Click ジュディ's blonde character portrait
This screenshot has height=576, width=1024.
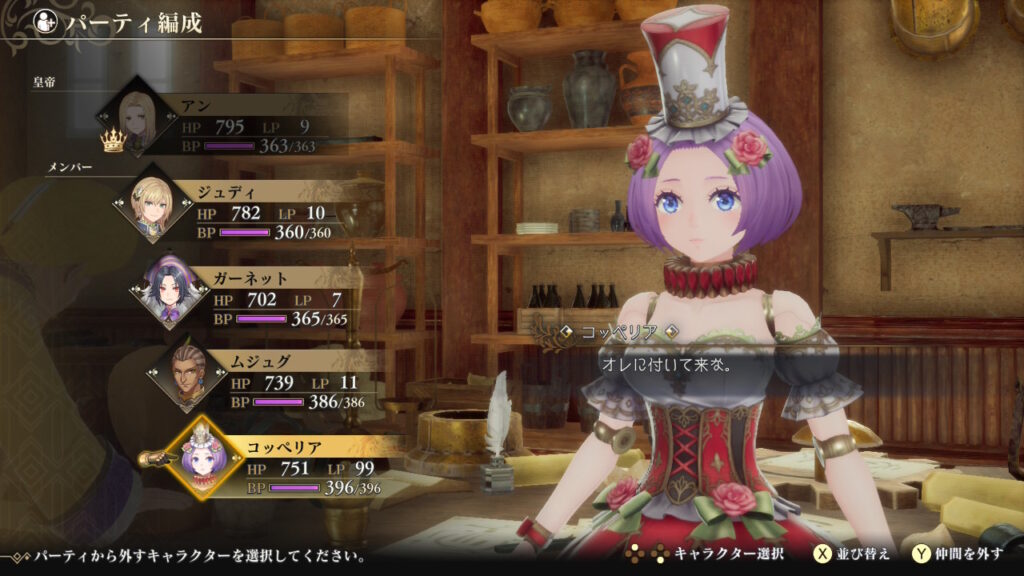pos(154,203)
